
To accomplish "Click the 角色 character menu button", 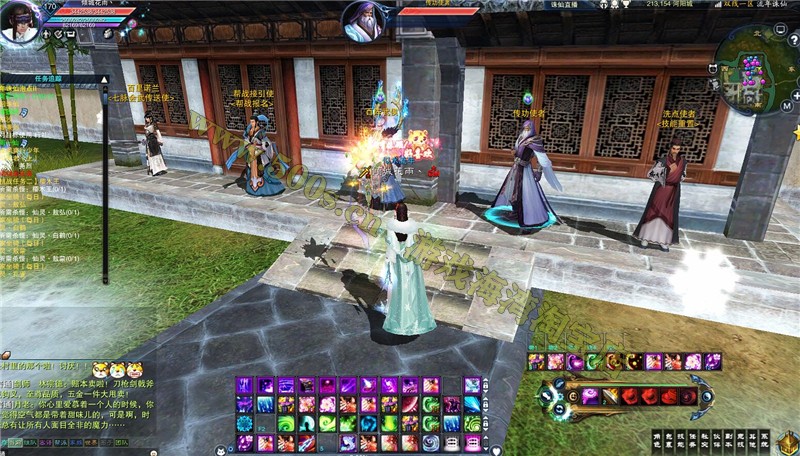I will point(658,440).
